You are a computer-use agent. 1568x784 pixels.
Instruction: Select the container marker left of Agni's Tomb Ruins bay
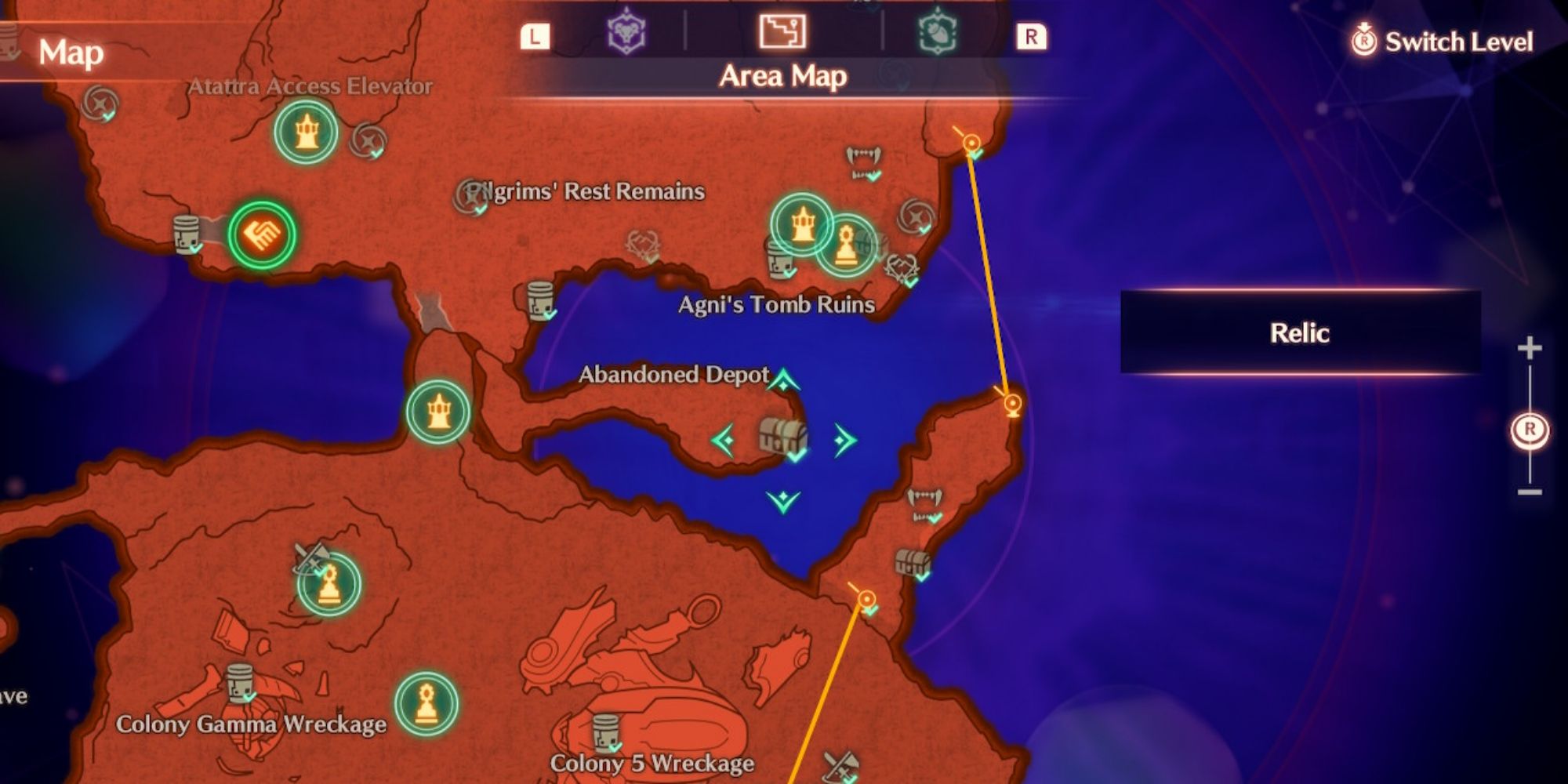click(540, 299)
